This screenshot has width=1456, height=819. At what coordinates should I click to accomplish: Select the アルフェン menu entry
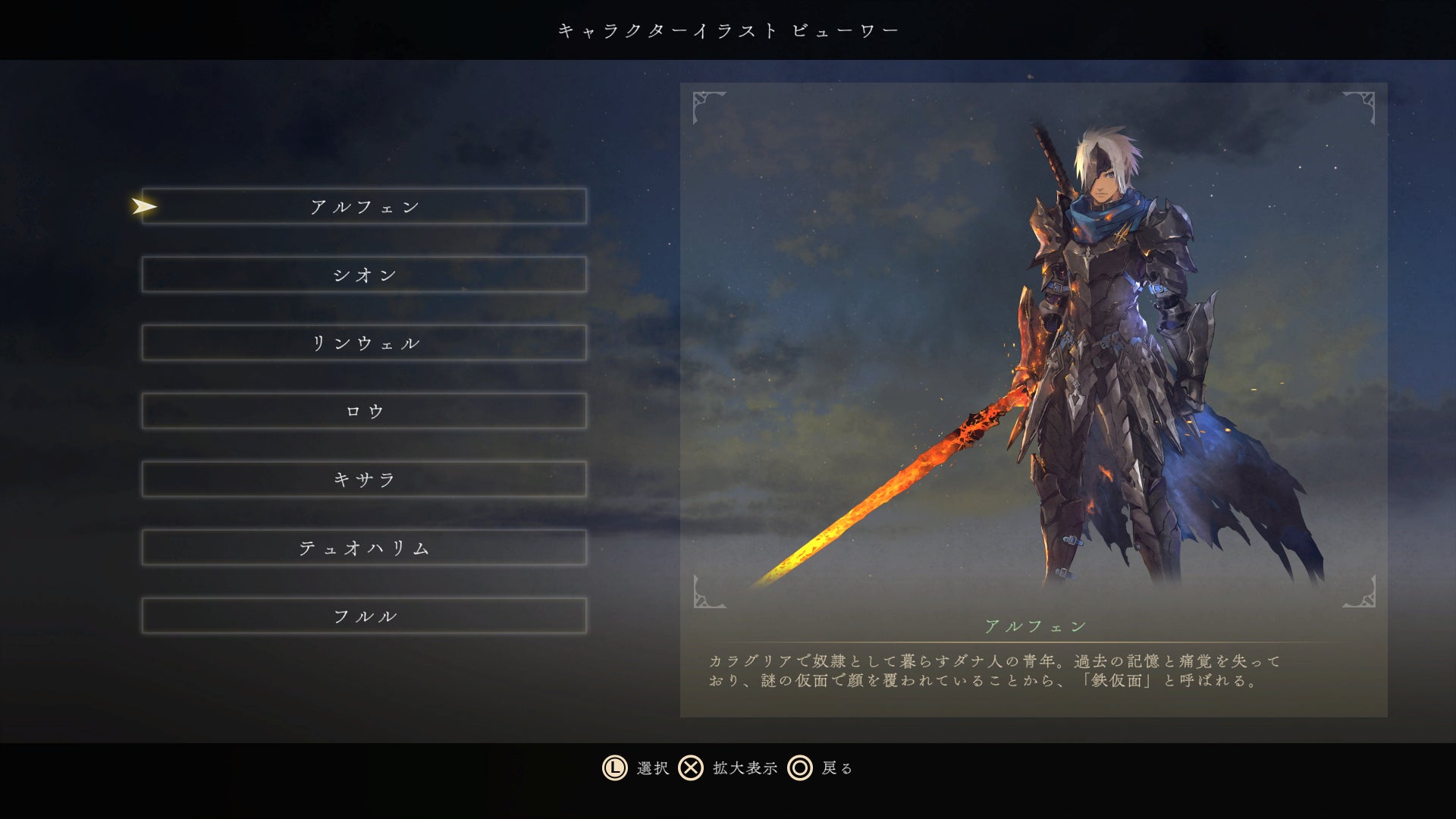coord(364,206)
